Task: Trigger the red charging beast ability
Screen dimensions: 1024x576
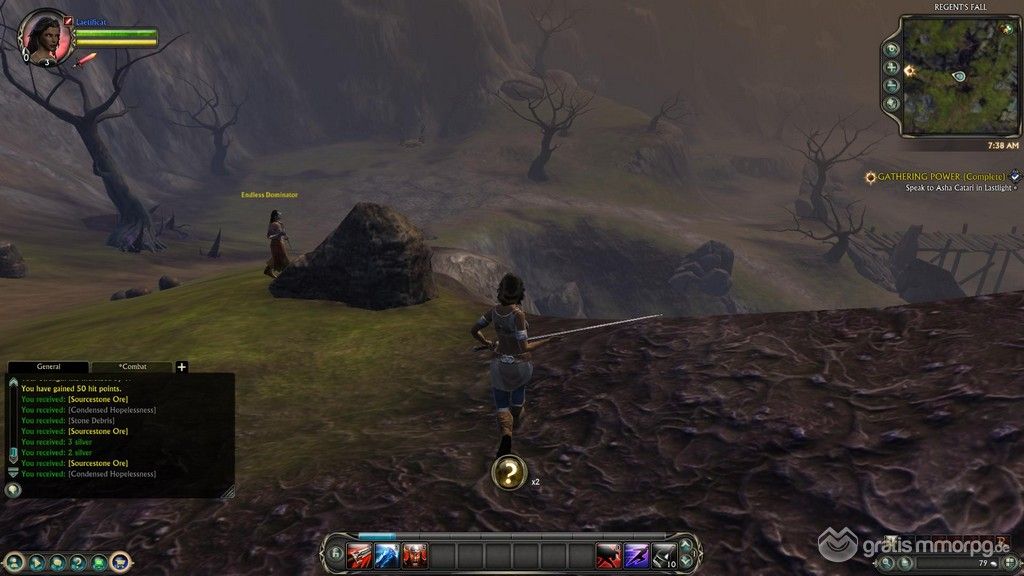Action: [x=609, y=555]
